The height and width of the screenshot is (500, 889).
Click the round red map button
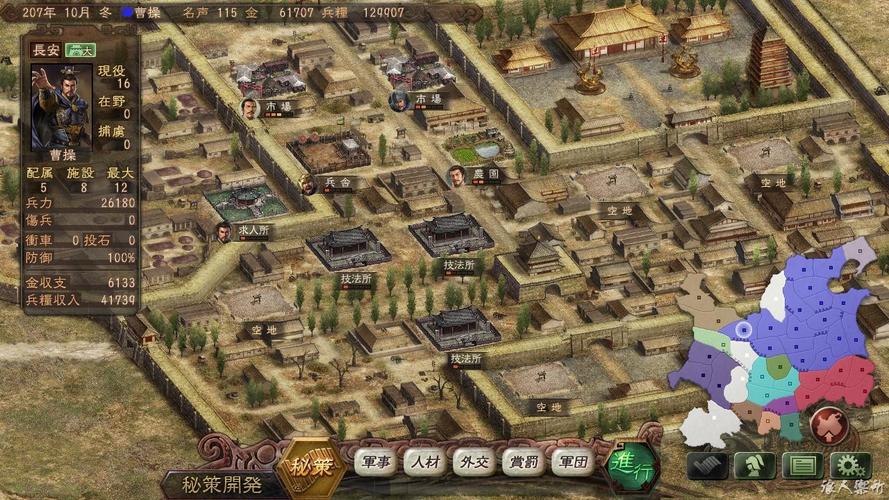point(829,423)
